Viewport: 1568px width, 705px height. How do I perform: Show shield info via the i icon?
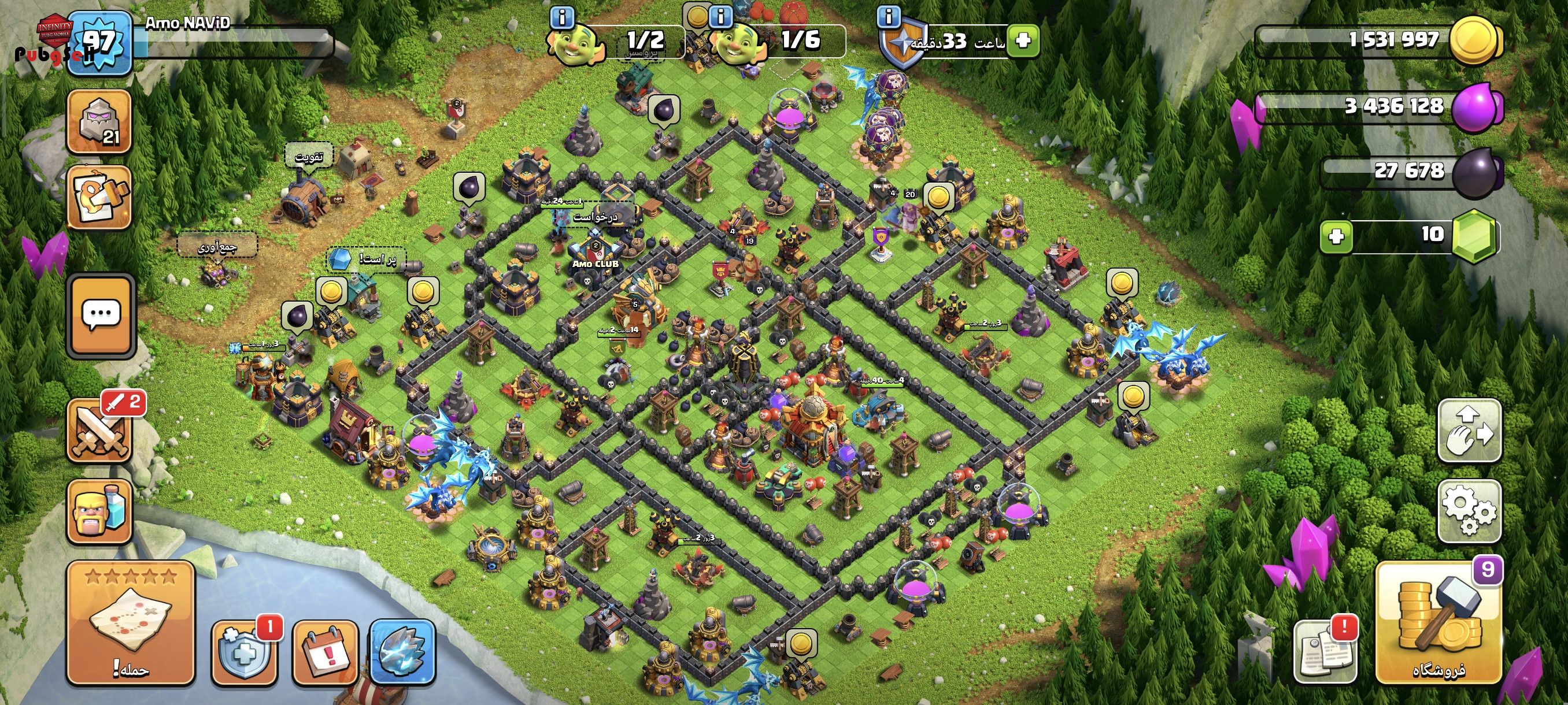pyautogui.click(x=889, y=16)
